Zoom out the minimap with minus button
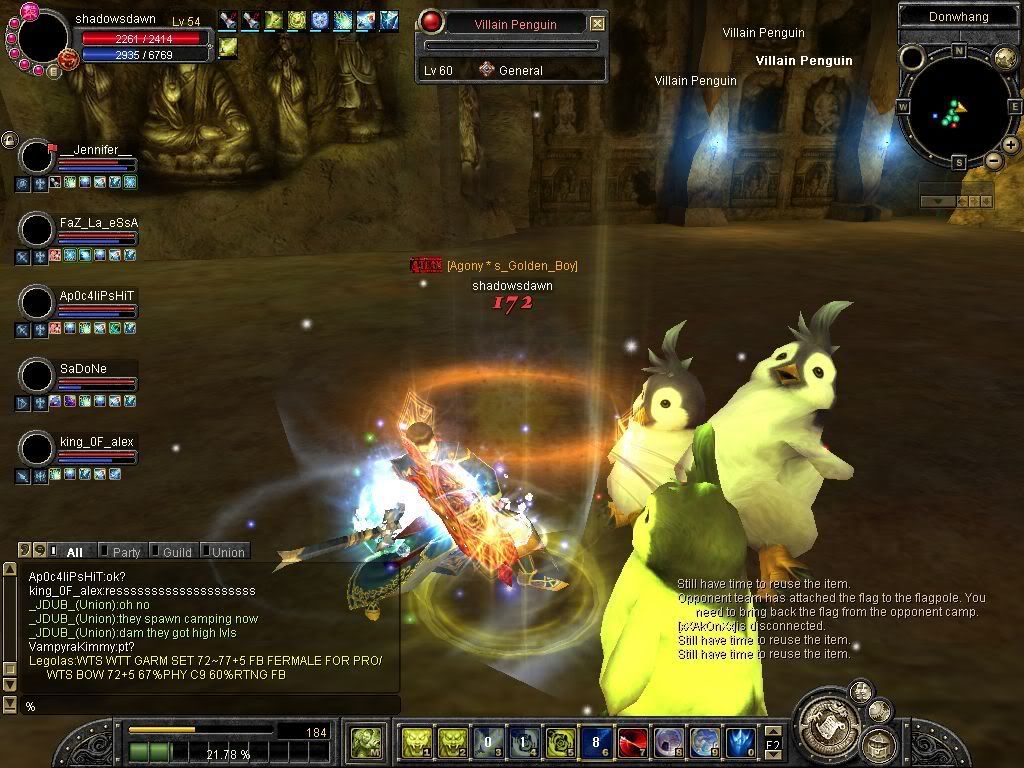Viewport: 1024px width, 768px height. click(x=993, y=160)
